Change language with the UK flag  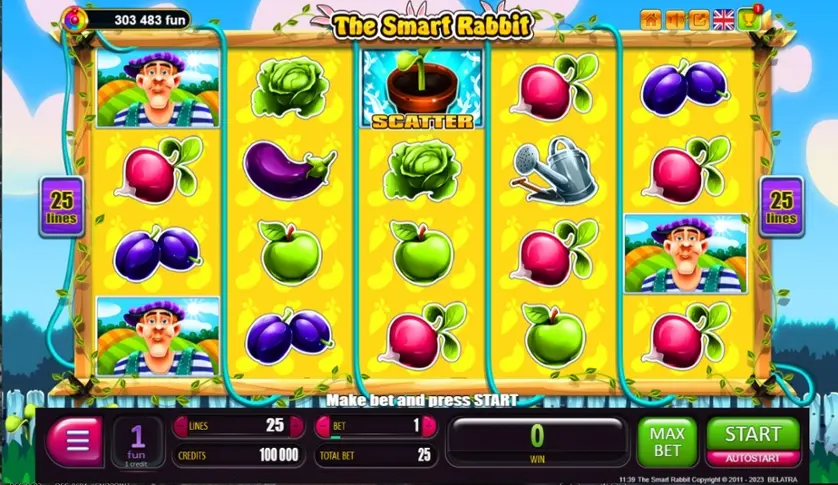coord(723,19)
